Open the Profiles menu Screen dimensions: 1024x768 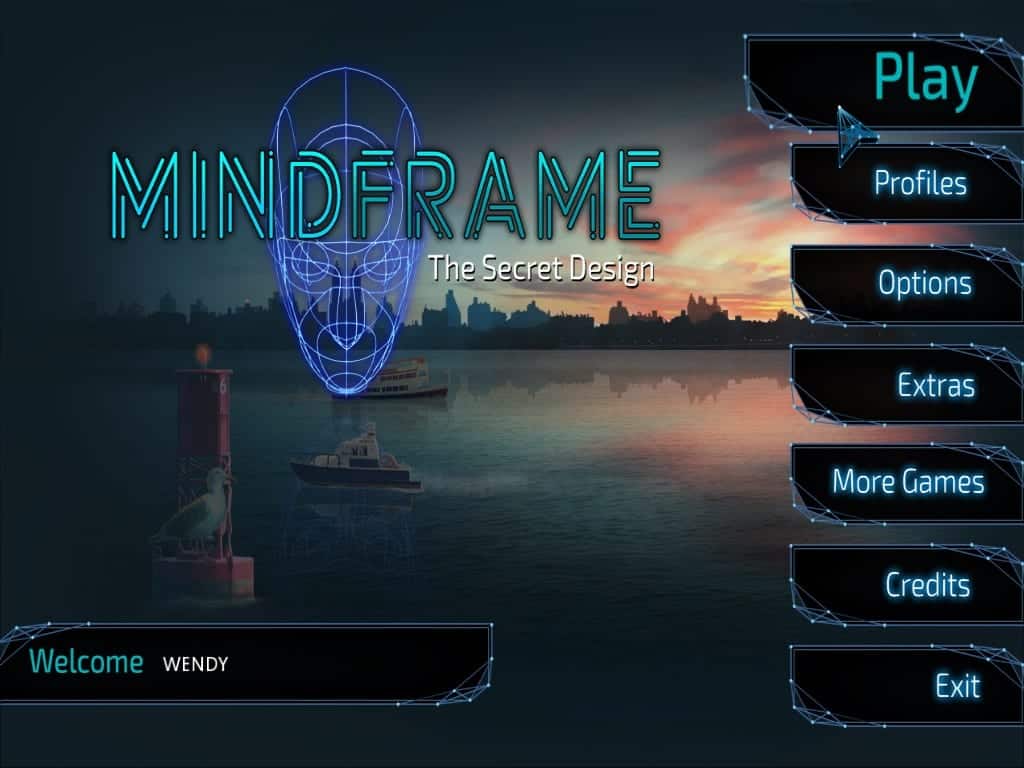point(920,183)
